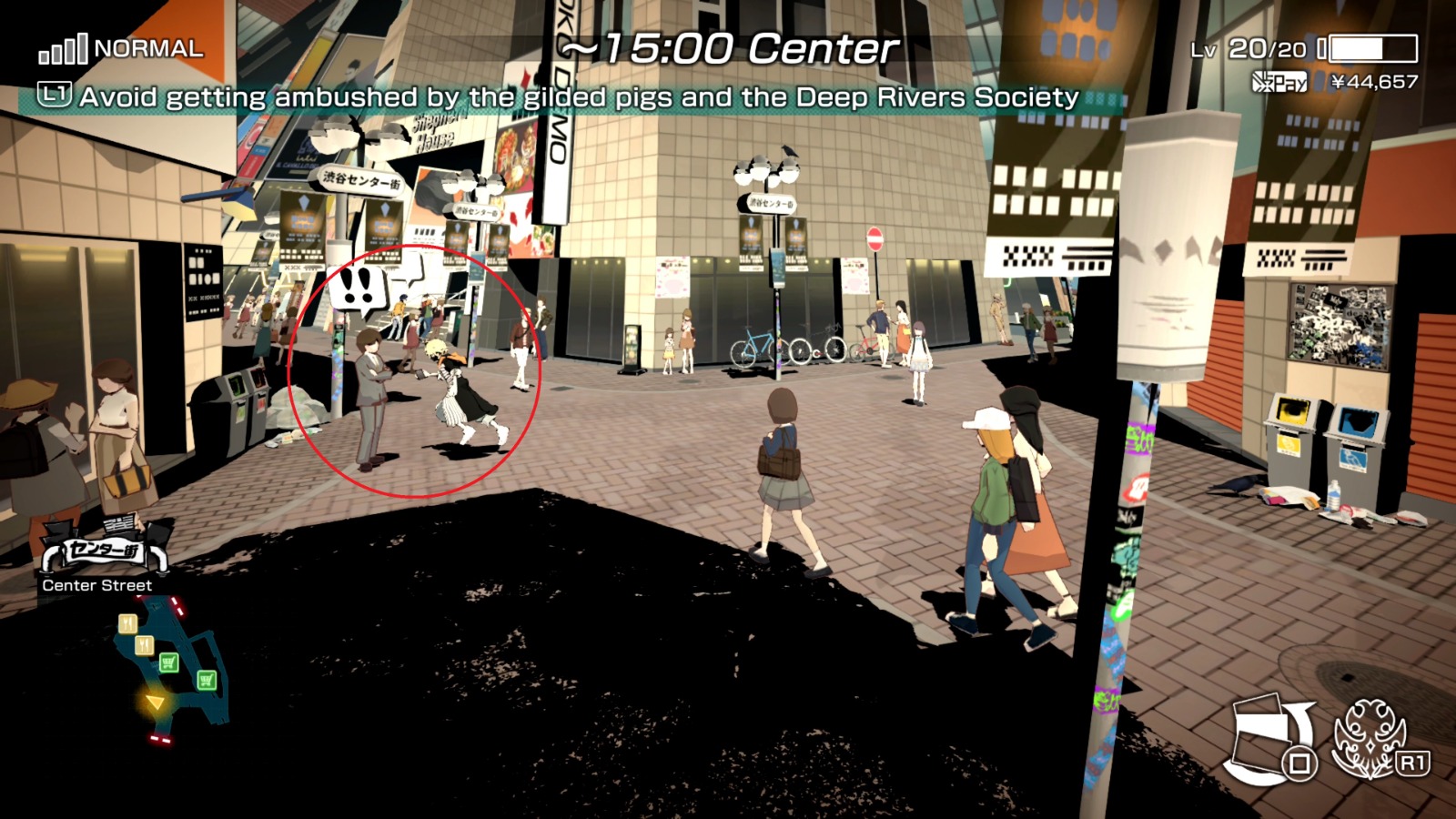Select the NORMAL difficulty label

pyautogui.click(x=151, y=47)
